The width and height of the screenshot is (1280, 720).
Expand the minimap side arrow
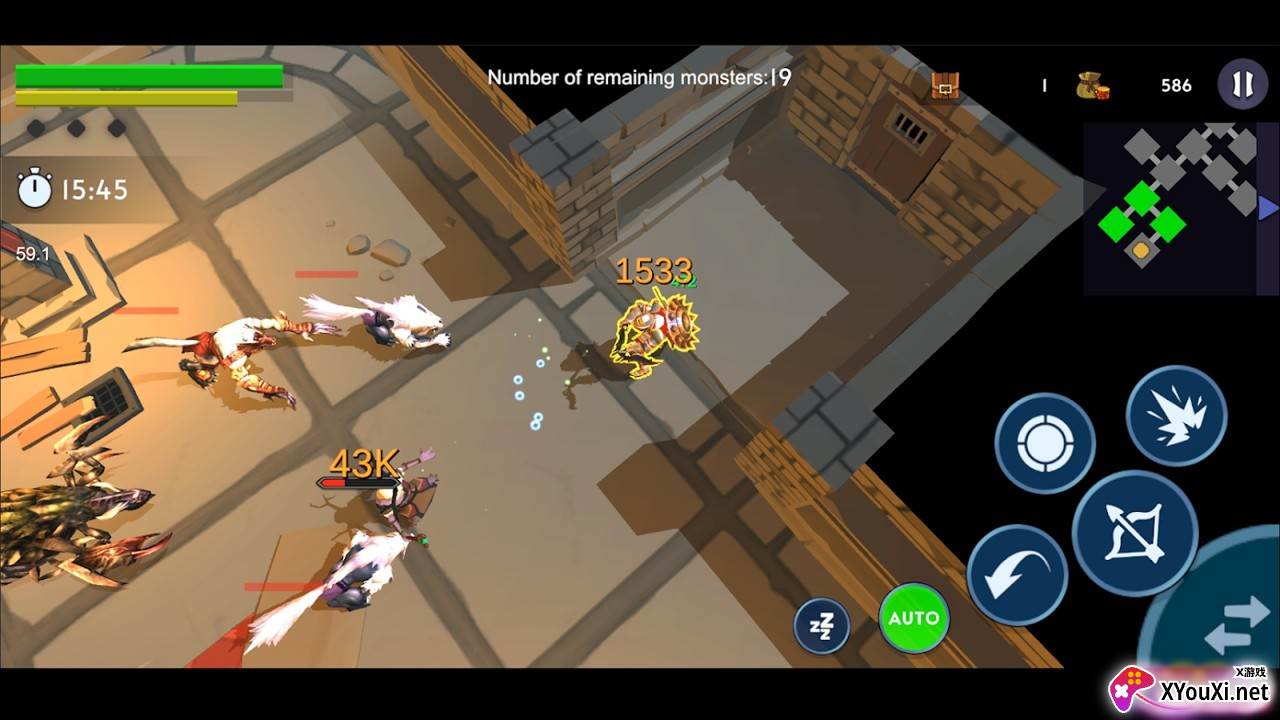tap(1268, 208)
